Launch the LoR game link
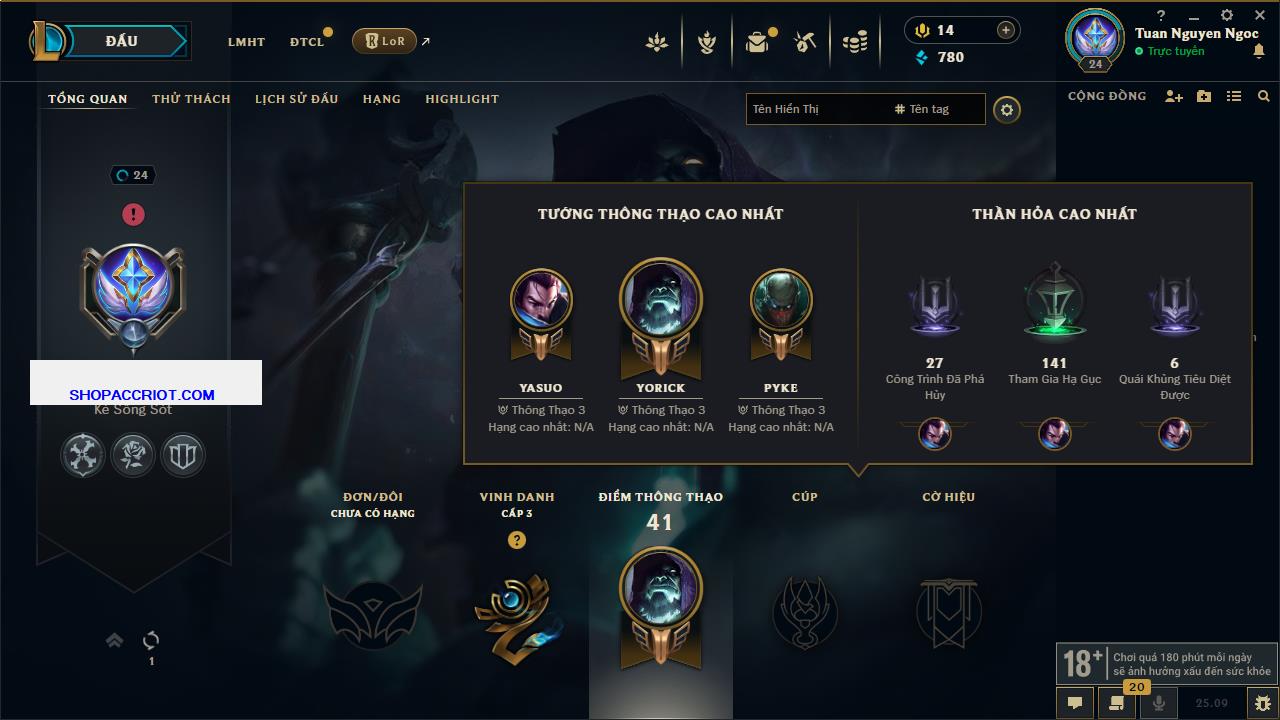This screenshot has width=1280, height=720. click(x=385, y=41)
